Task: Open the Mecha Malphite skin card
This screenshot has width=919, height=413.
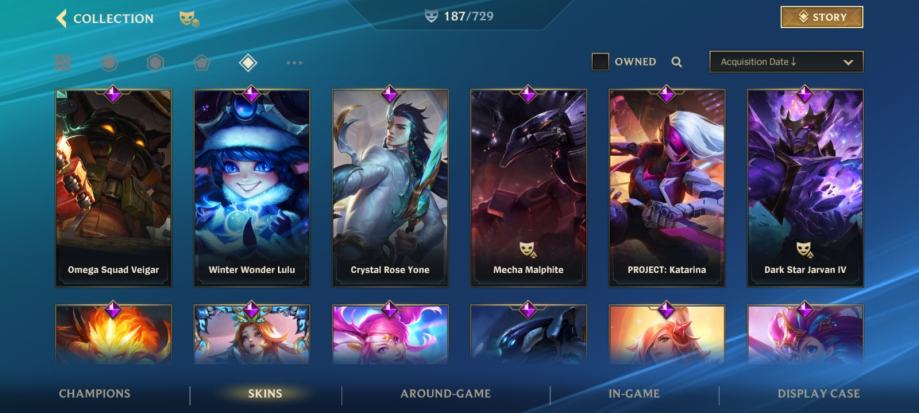Action: (x=528, y=188)
